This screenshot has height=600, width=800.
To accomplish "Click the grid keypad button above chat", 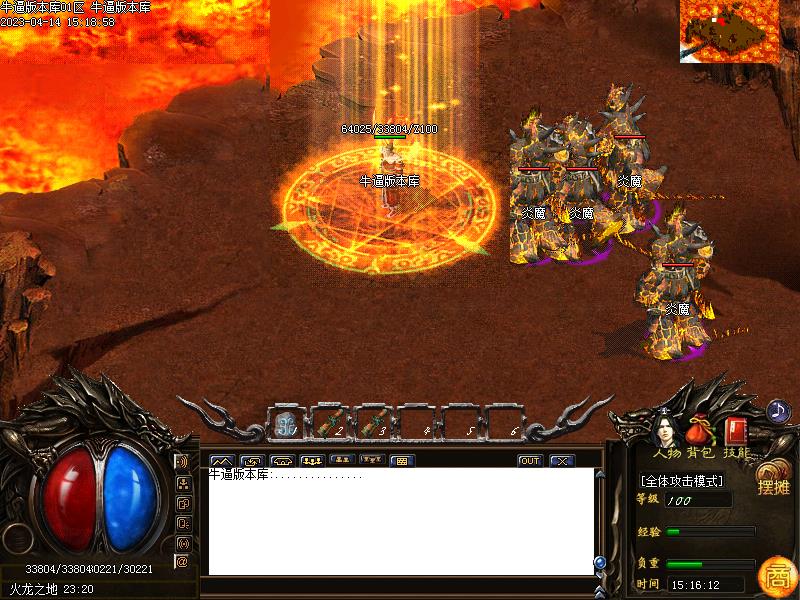I will point(401,461).
